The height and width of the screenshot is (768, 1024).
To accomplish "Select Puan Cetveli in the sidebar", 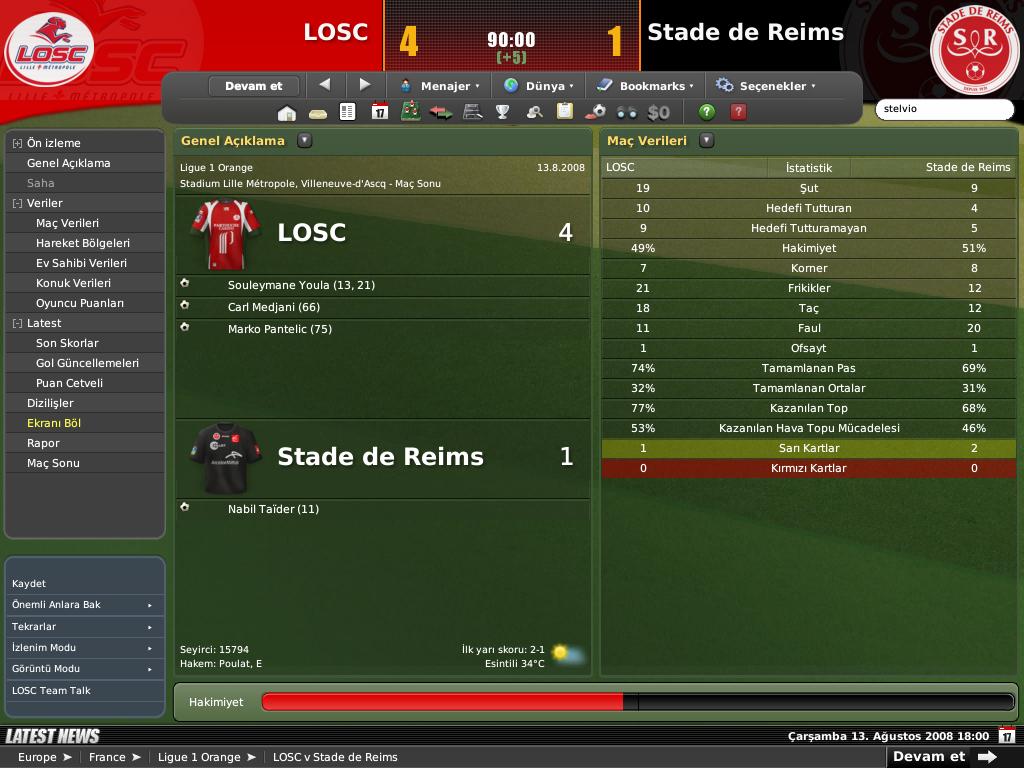I will pyautogui.click(x=69, y=383).
